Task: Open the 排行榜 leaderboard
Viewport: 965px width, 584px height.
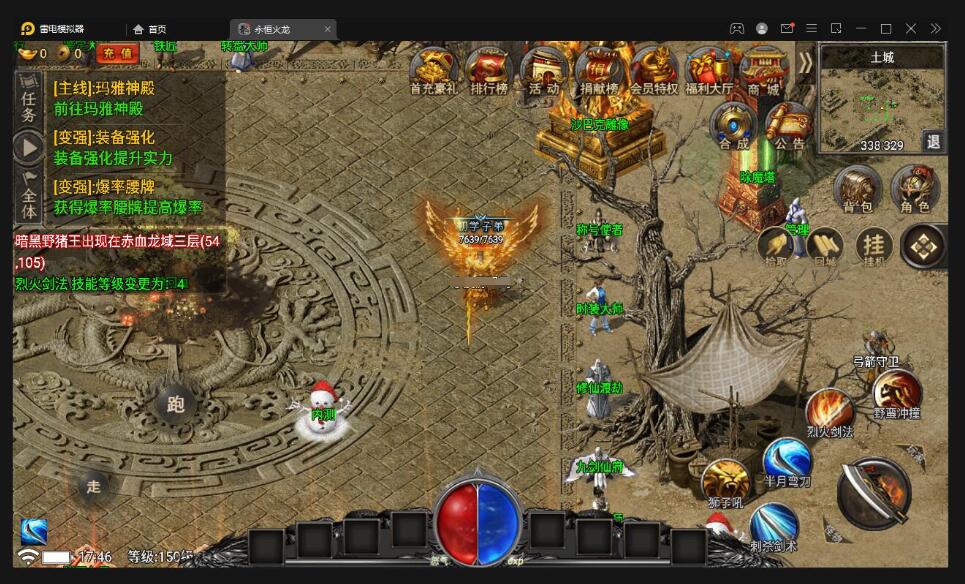Action: pyautogui.click(x=489, y=70)
